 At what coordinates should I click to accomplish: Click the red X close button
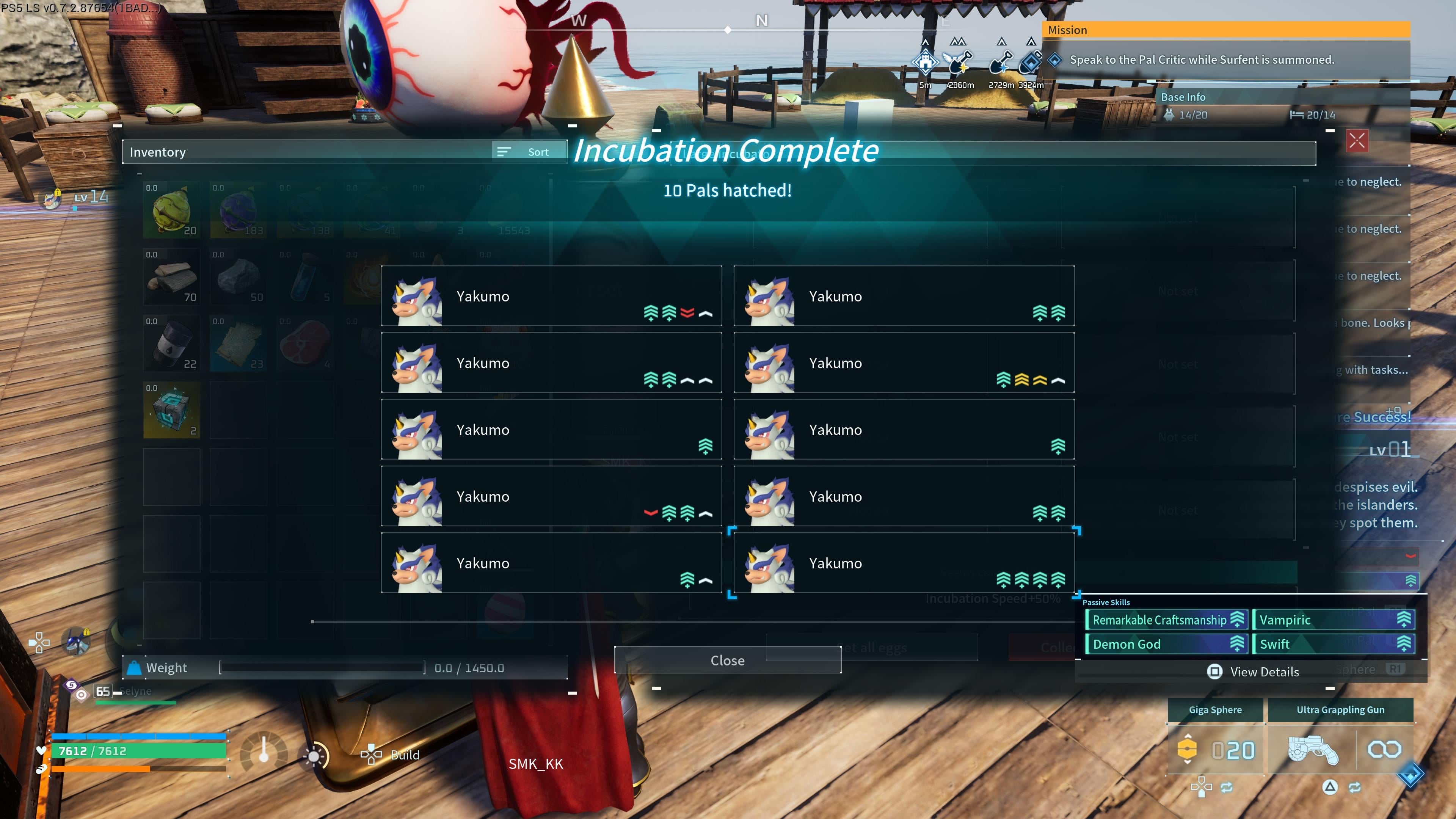click(1357, 141)
